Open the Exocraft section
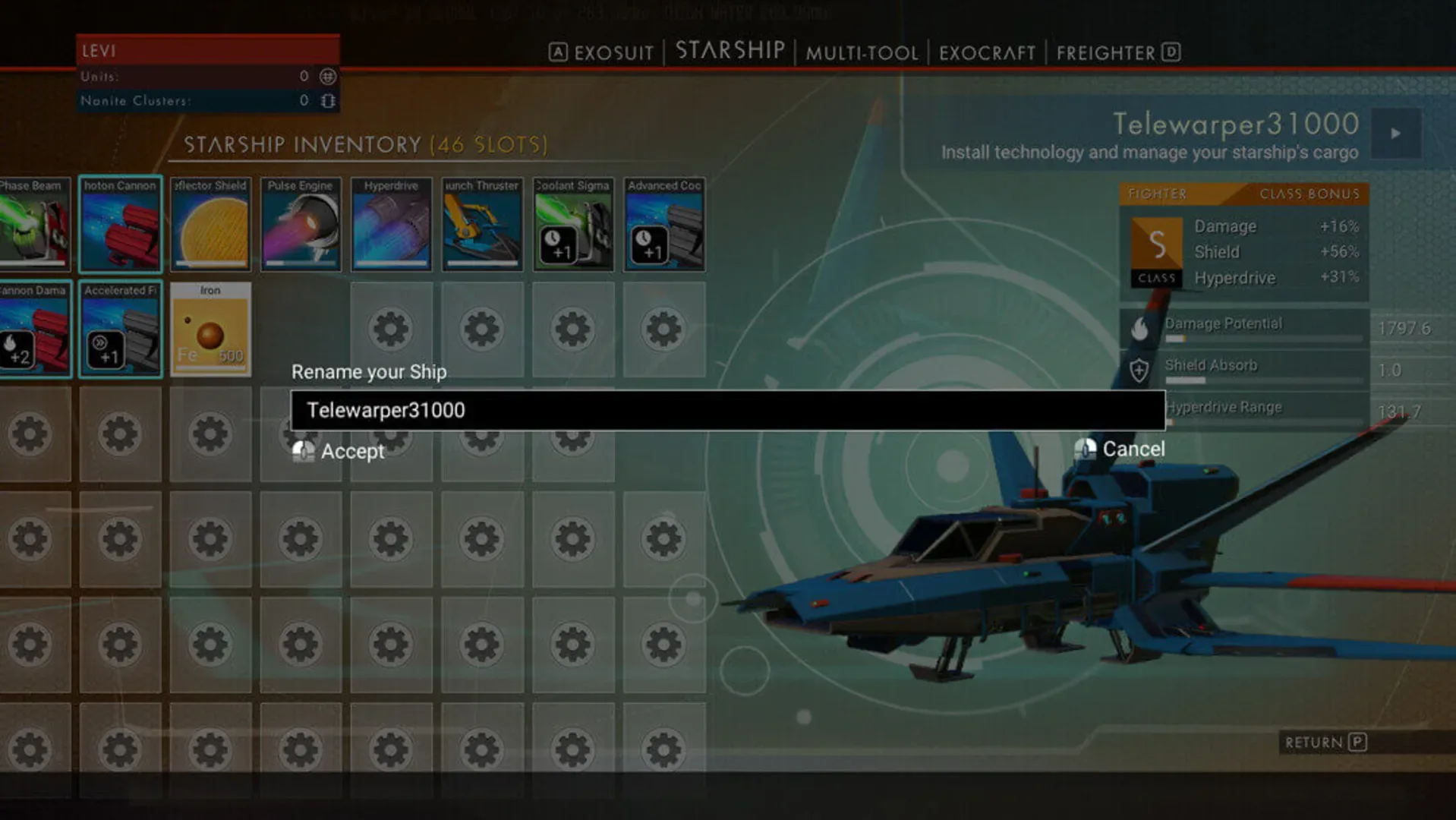Screen dimensions: 1456x820 tap(986, 52)
